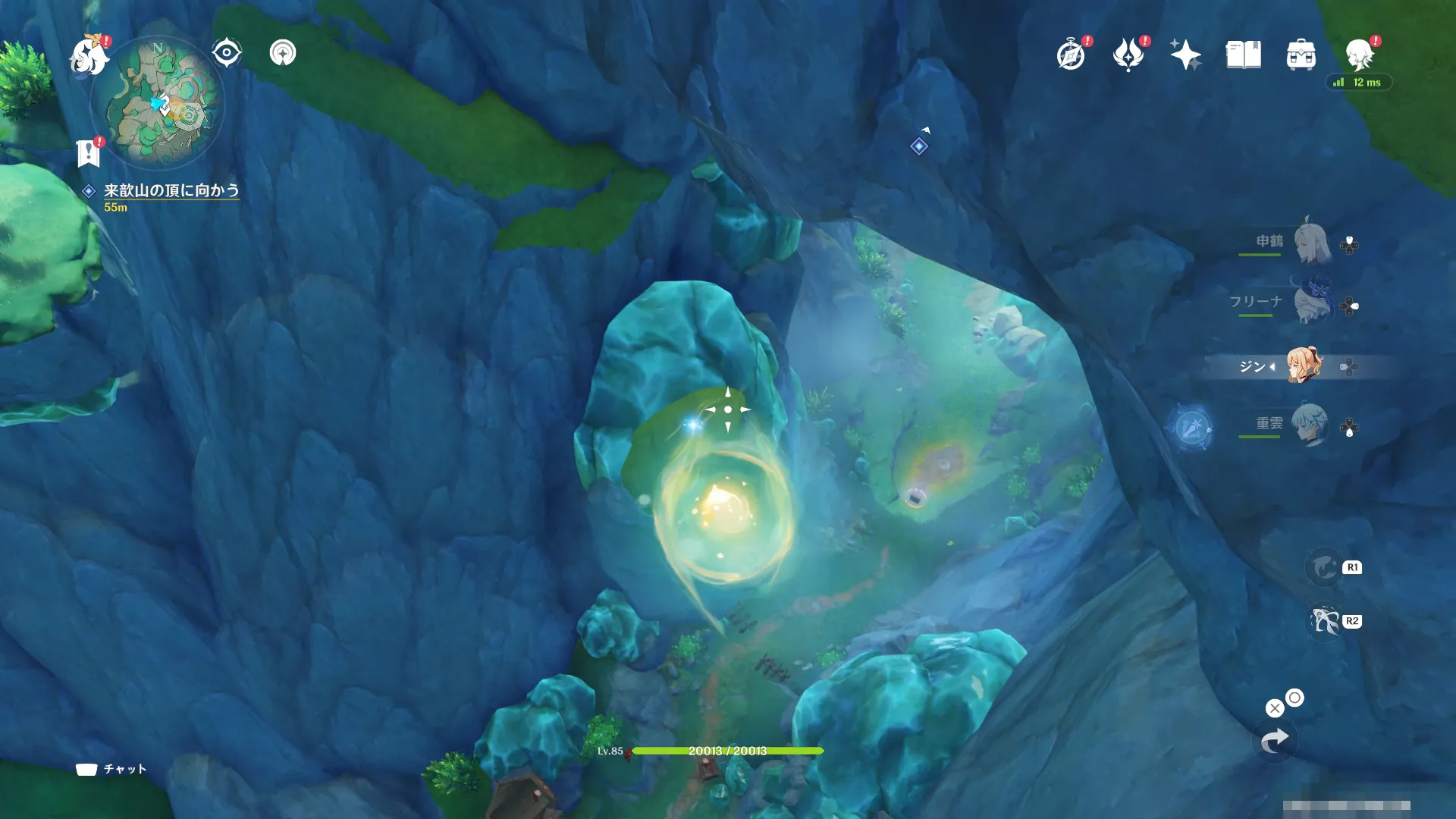
Task: Activate the elemental skill icon
Action: point(1324,567)
